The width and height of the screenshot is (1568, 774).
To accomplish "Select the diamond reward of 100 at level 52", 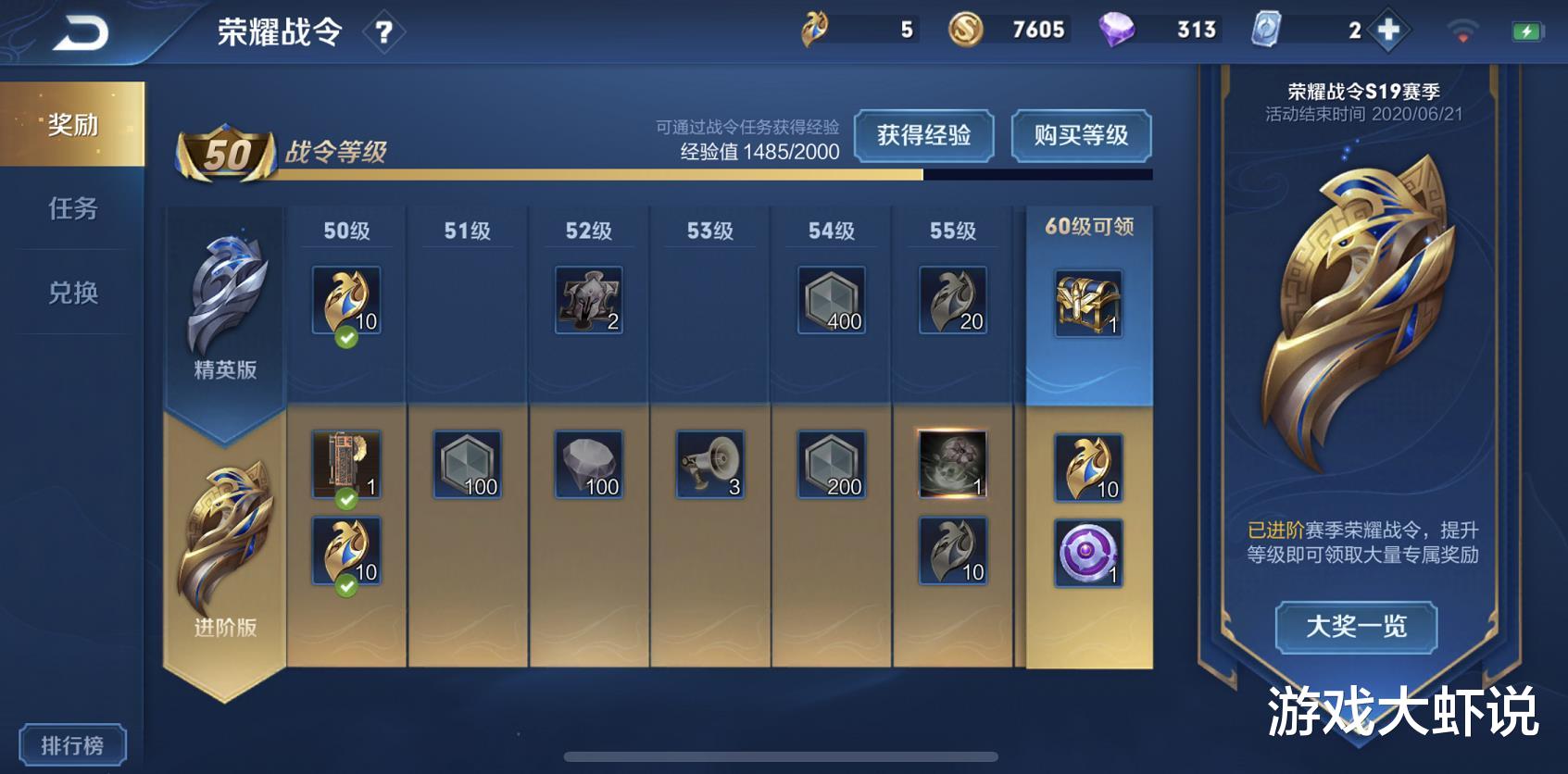I will (587, 463).
